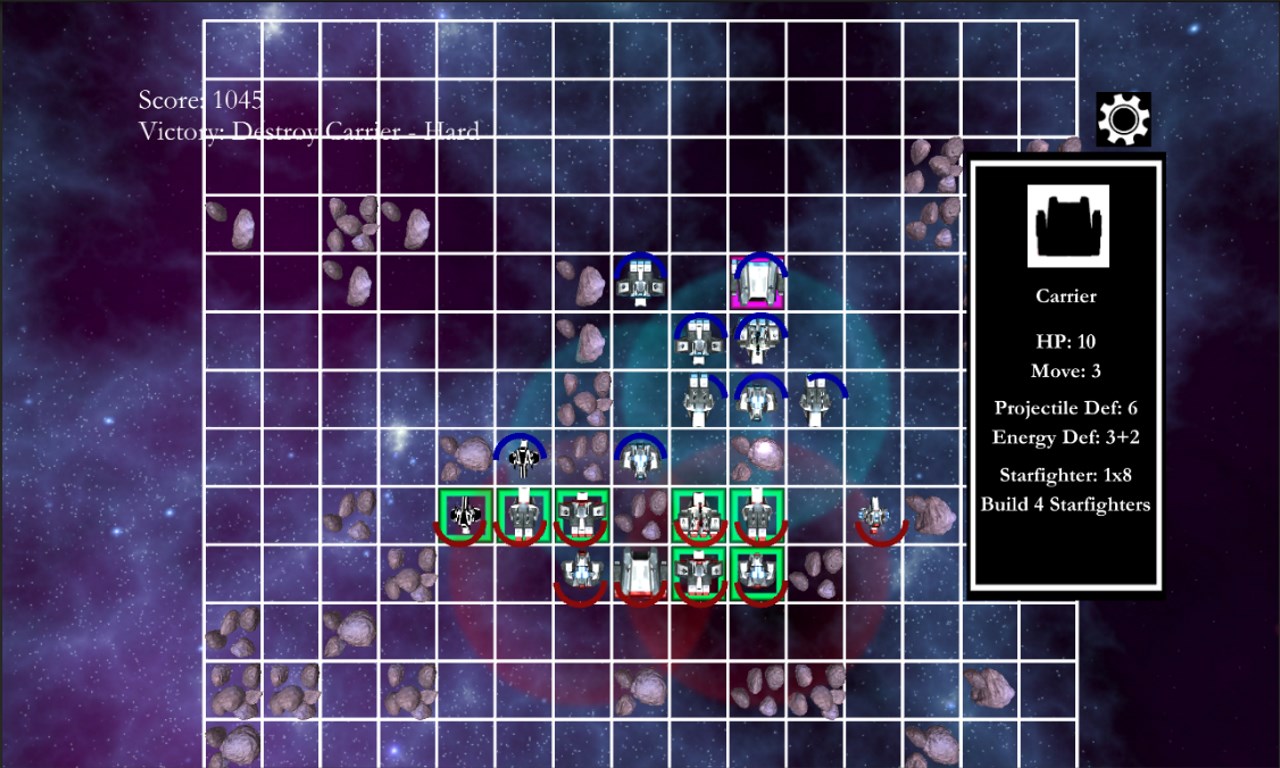Click the Score: 1045 label
This screenshot has height=768, width=1280.
(x=198, y=100)
